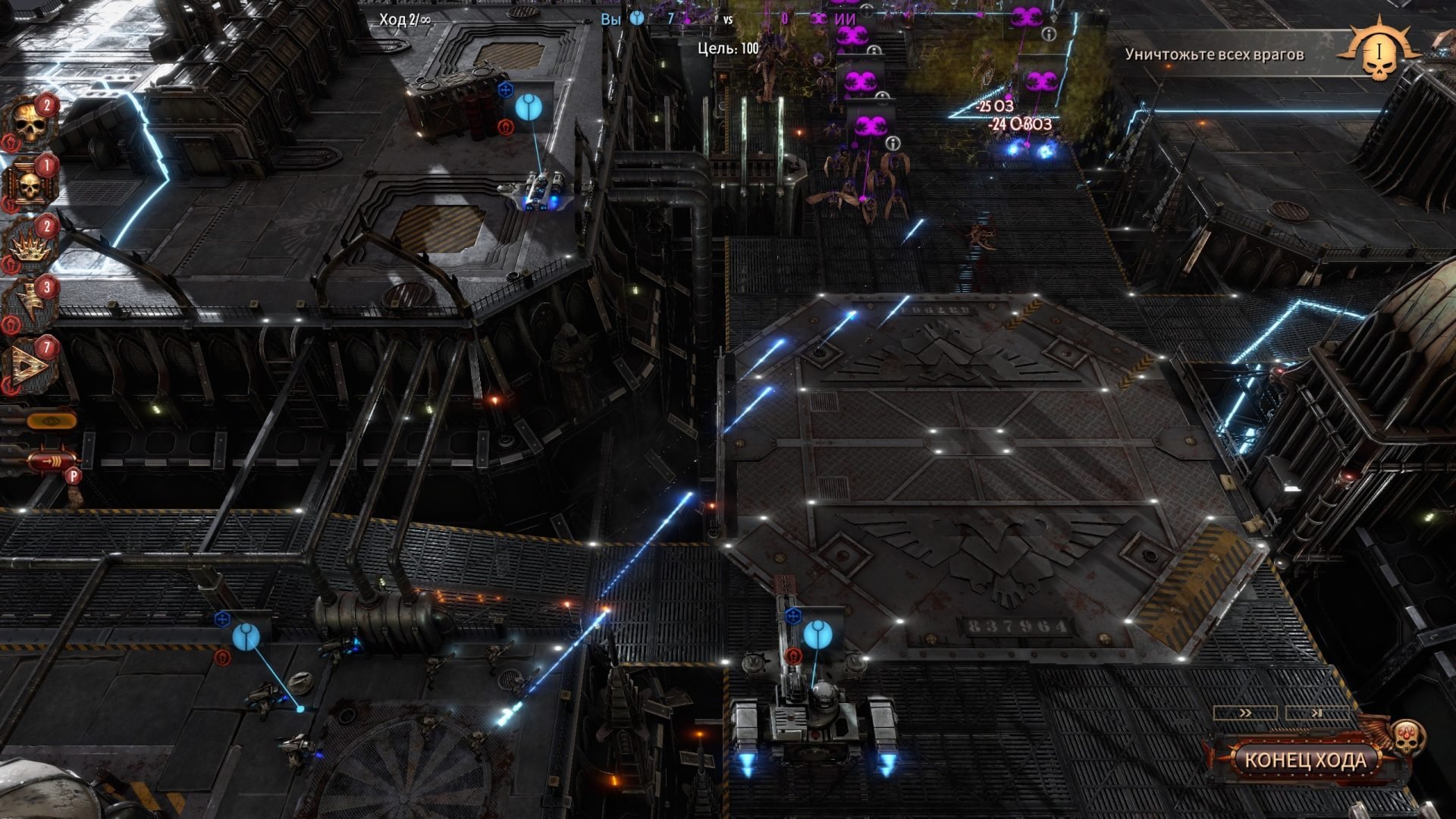Select the artillery walker unit marker
The height and width of the screenshot is (819, 1456).
click(x=817, y=634)
